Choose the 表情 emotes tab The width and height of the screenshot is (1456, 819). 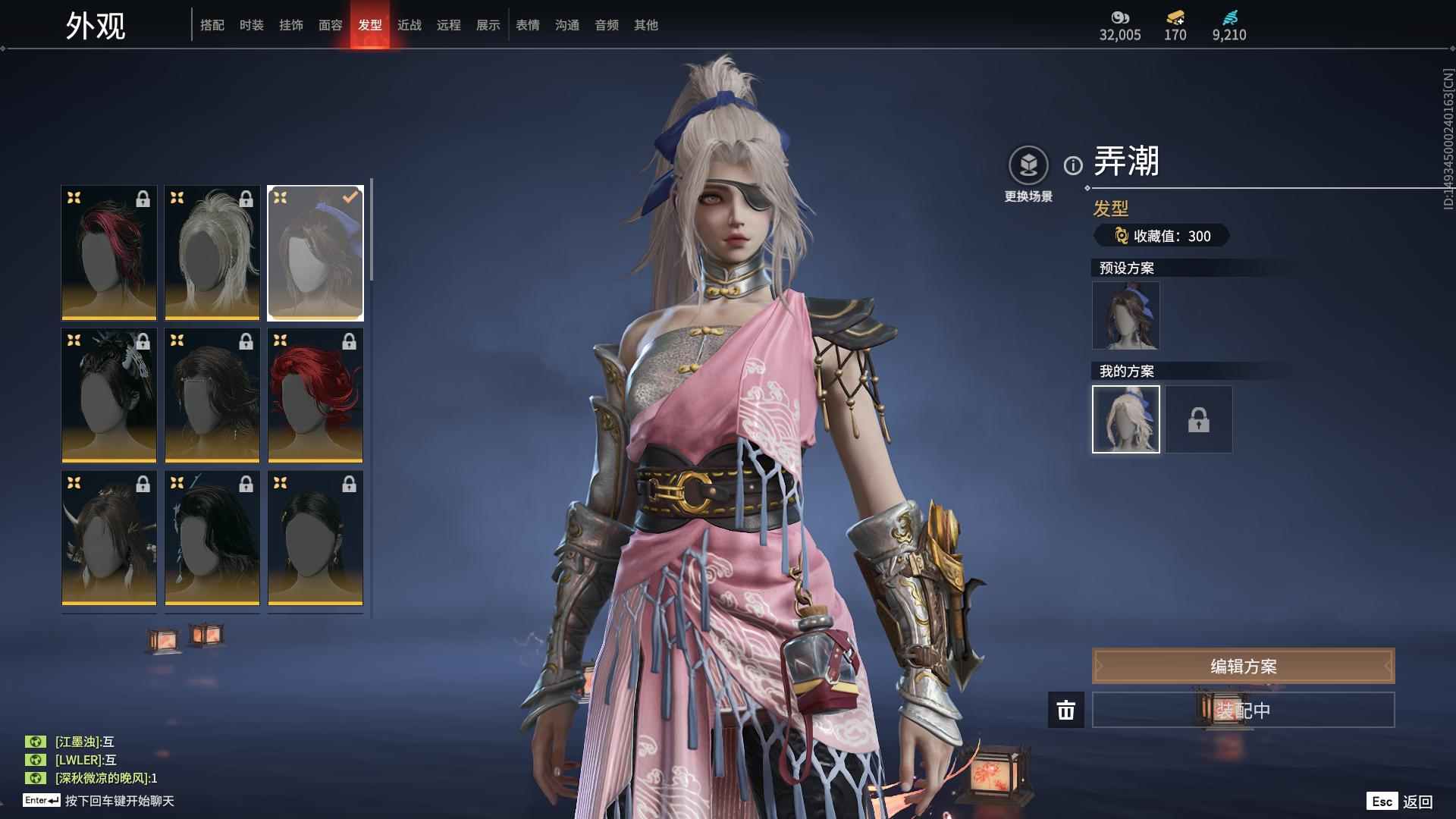528,25
